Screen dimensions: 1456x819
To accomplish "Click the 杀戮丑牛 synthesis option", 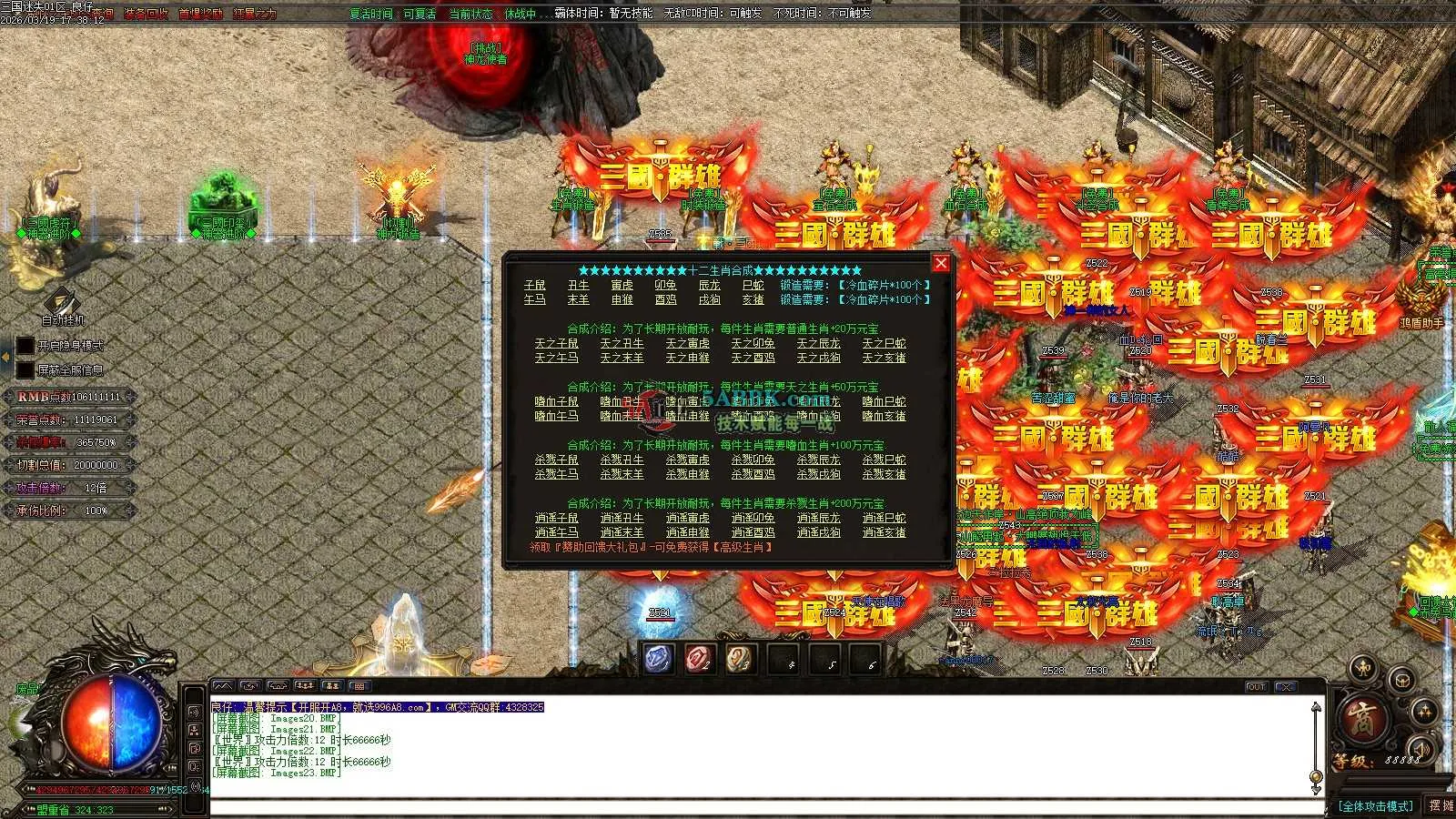I will [622, 460].
